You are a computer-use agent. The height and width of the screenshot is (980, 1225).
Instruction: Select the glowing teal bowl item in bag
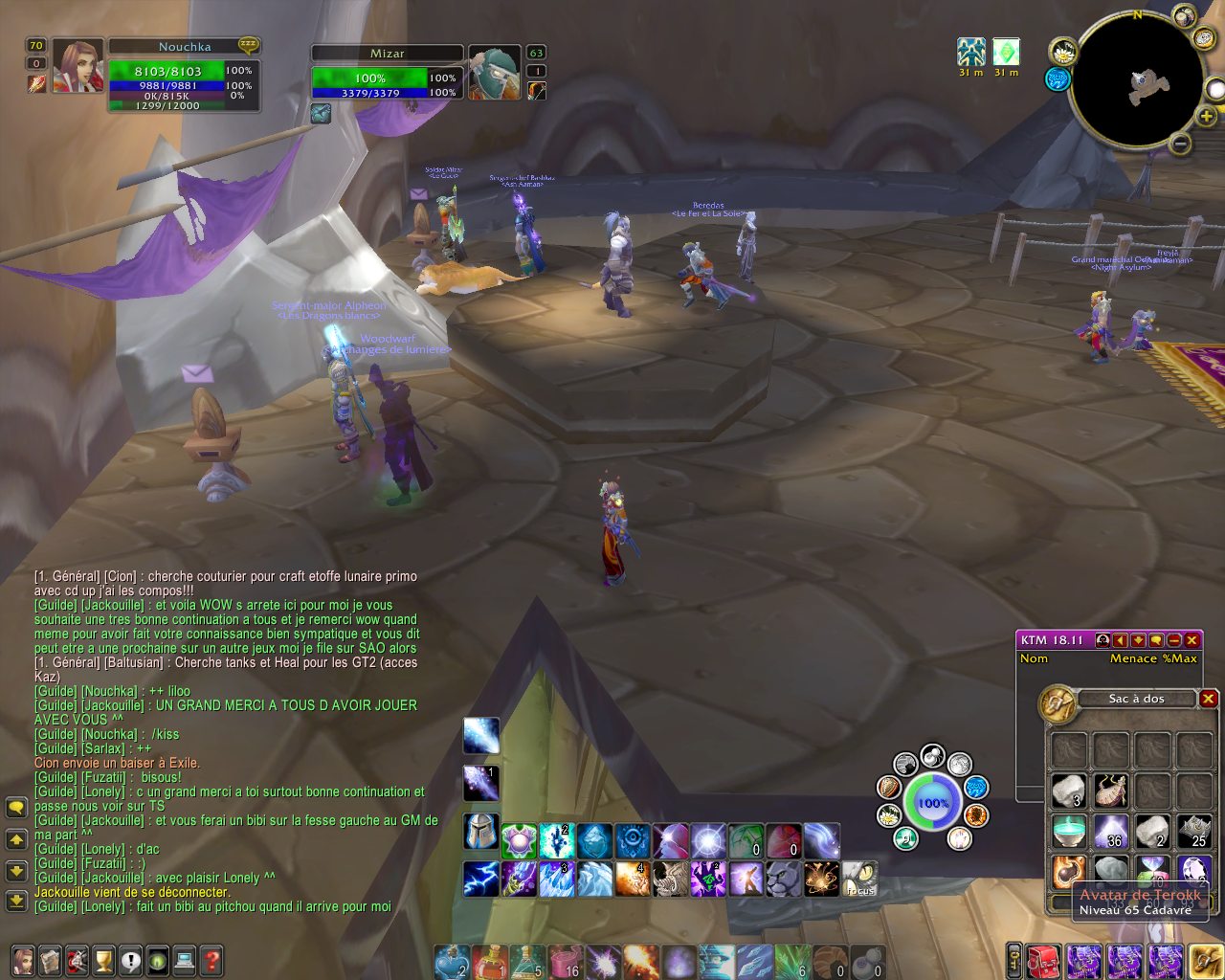(x=1069, y=832)
